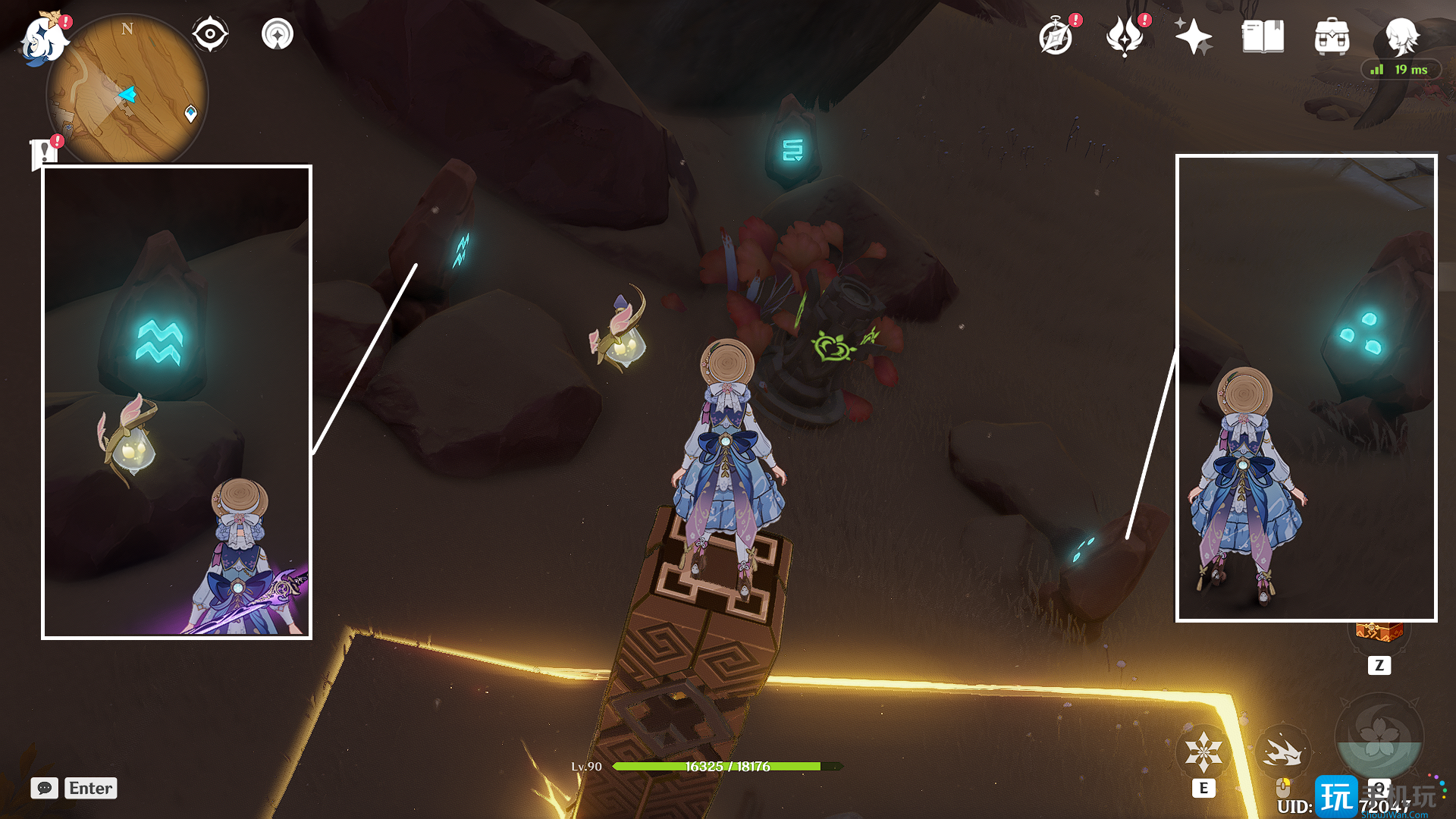
Task: Open the quest exclamation tracker
Action: (x=45, y=152)
